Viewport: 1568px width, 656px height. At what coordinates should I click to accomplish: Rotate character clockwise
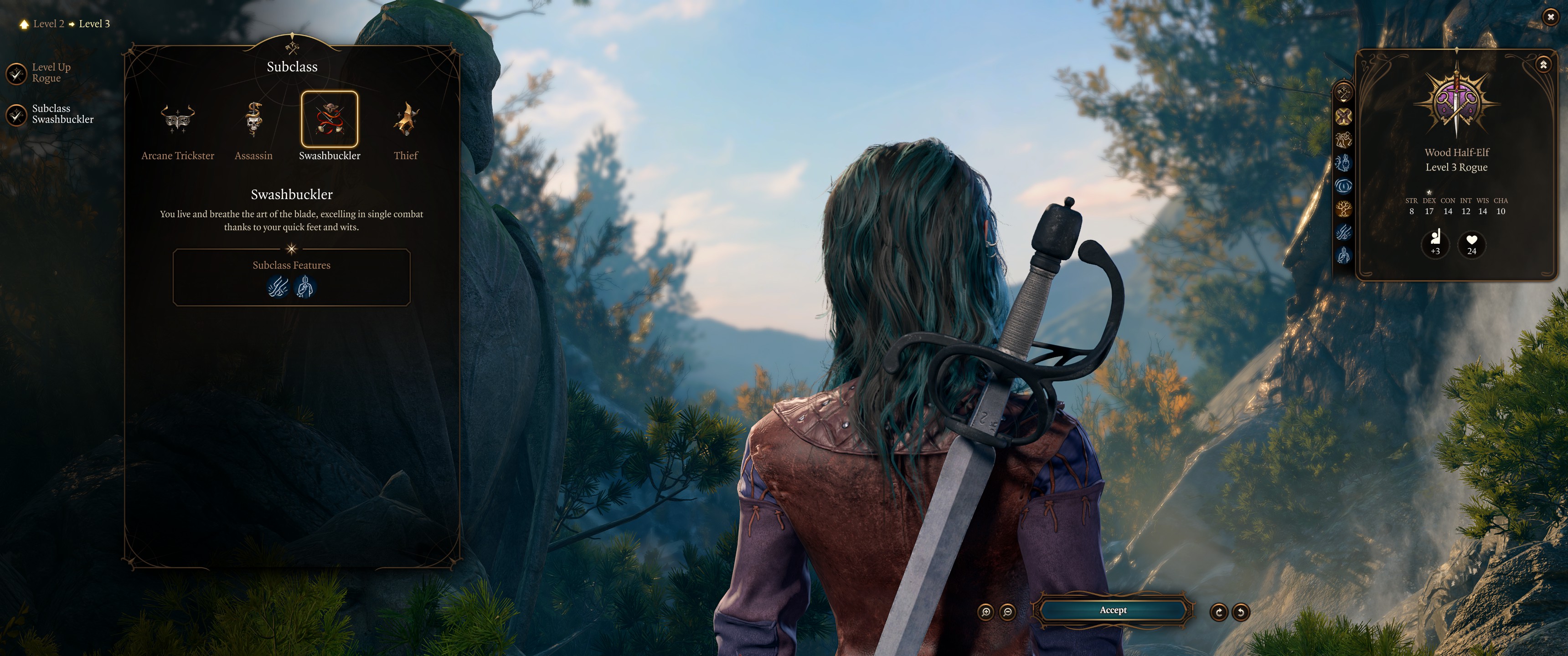pos(1218,611)
